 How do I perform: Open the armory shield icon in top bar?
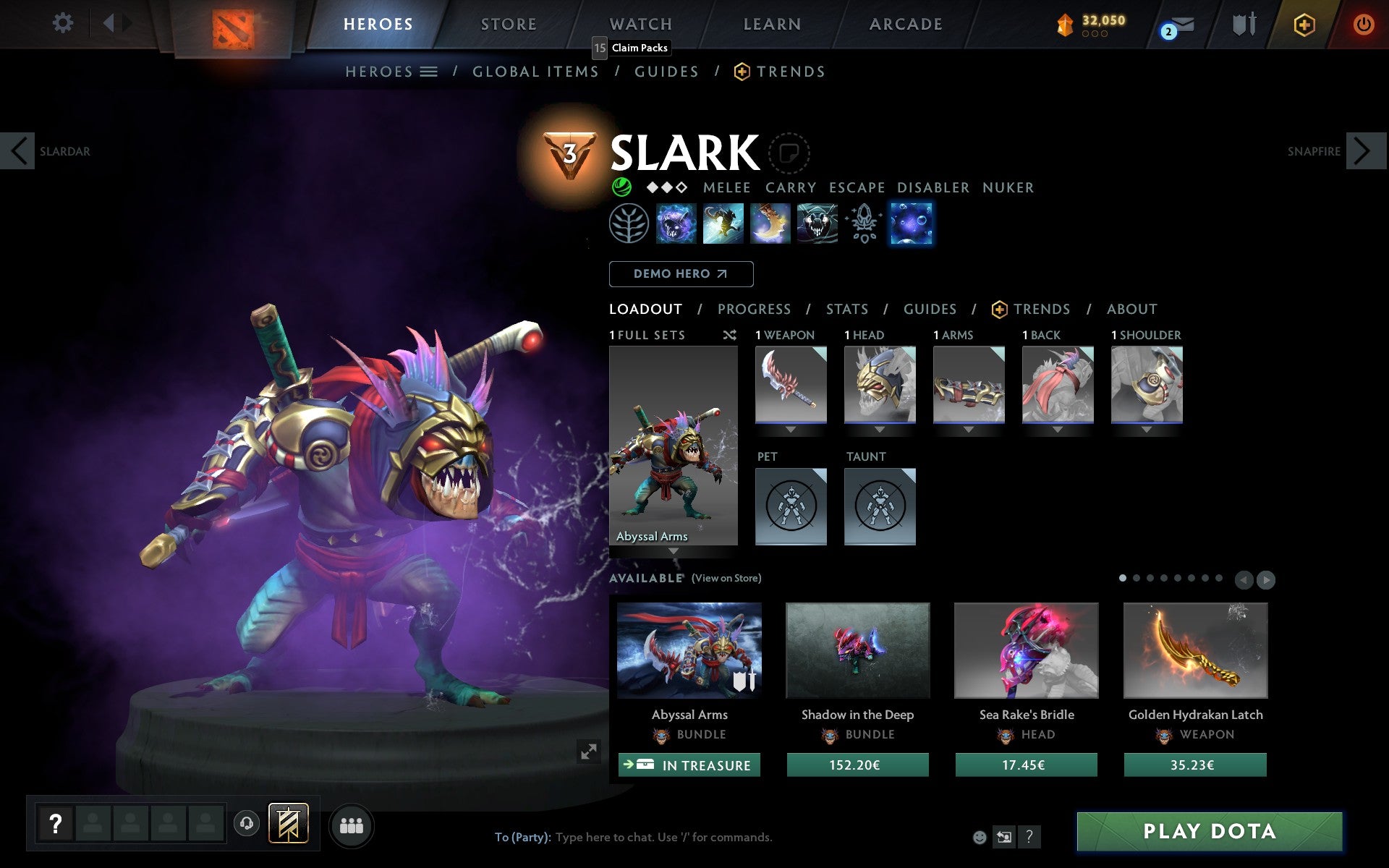[x=1243, y=23]
